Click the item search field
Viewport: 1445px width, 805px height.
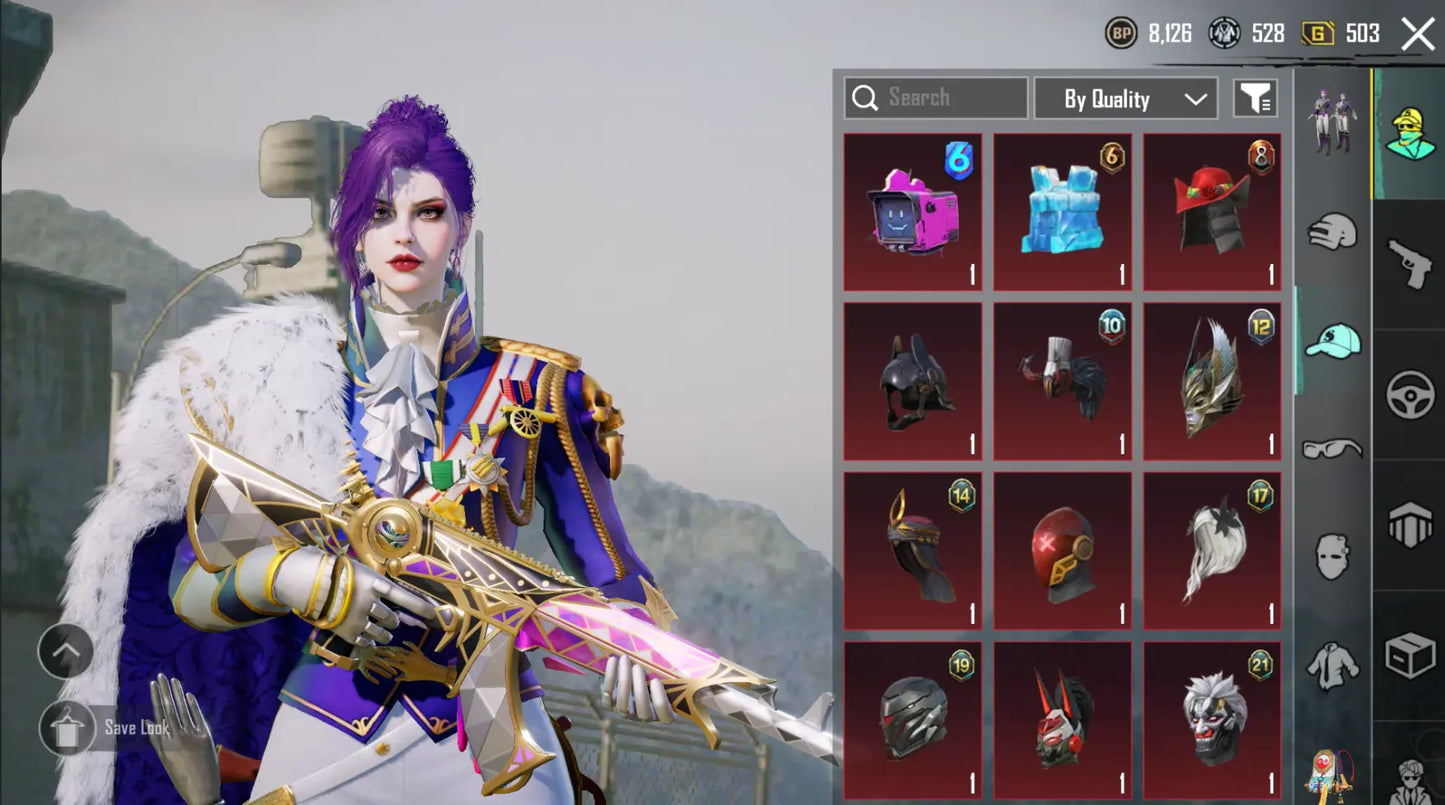click(x=936, y=98)
